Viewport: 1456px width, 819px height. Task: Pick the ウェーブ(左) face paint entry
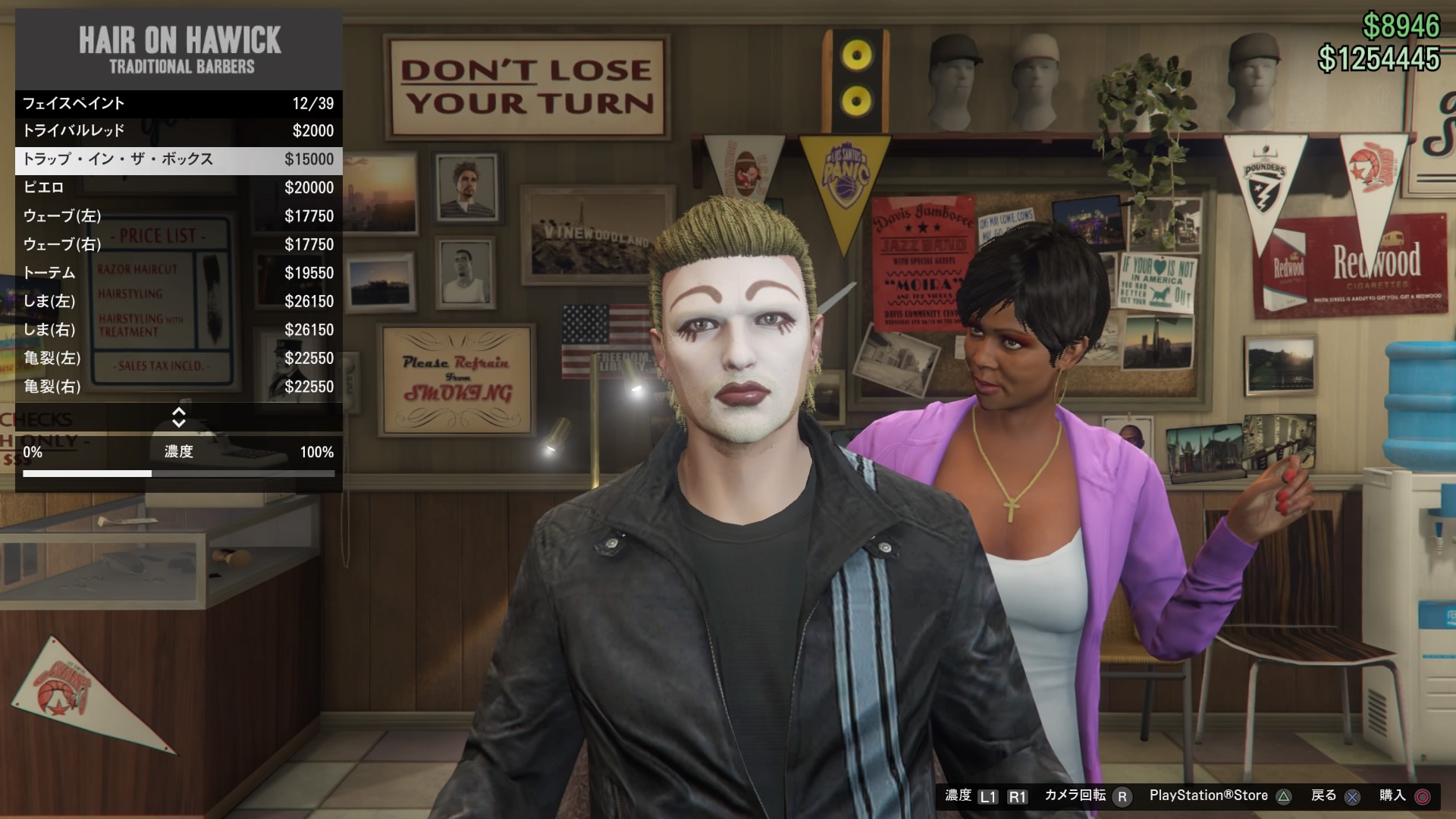click(x=178, y=216)
